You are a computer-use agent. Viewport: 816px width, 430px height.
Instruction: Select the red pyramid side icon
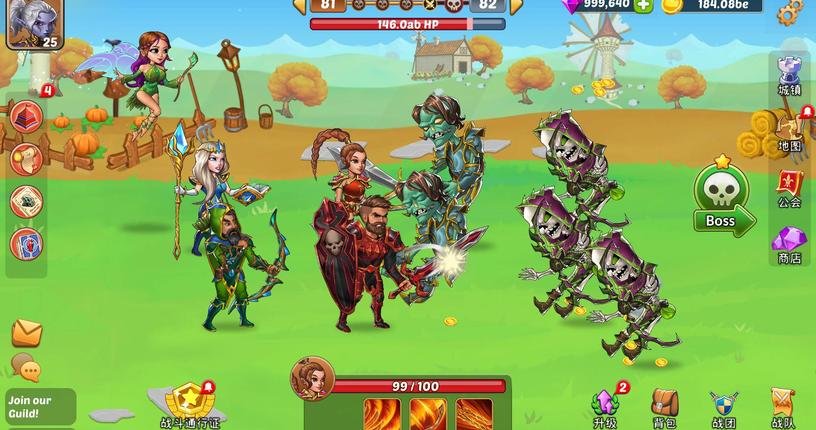pos(26,116)
